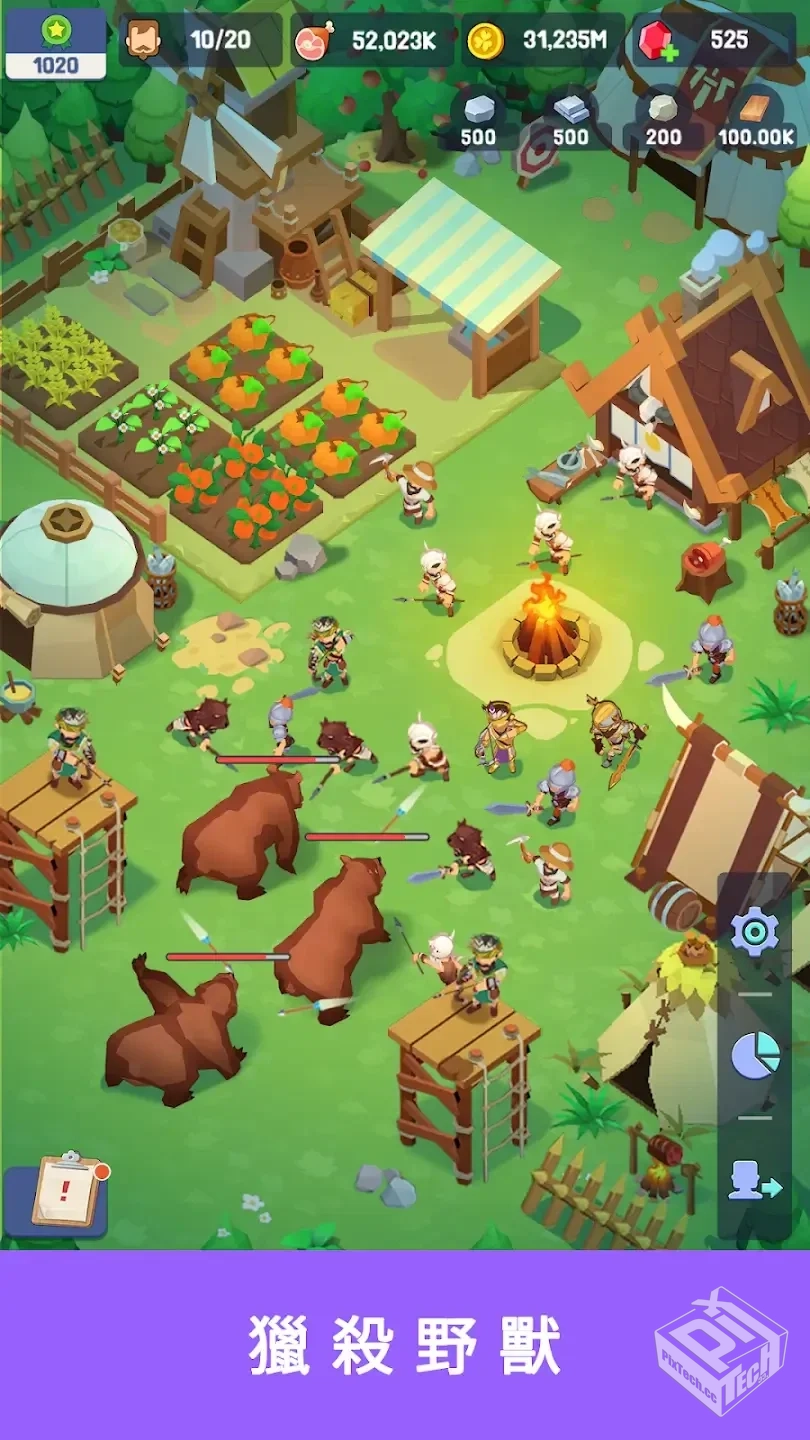Tap the gold coin currency counter
The height and width of the screenshot is (1440, 810).
coord(542,40)
